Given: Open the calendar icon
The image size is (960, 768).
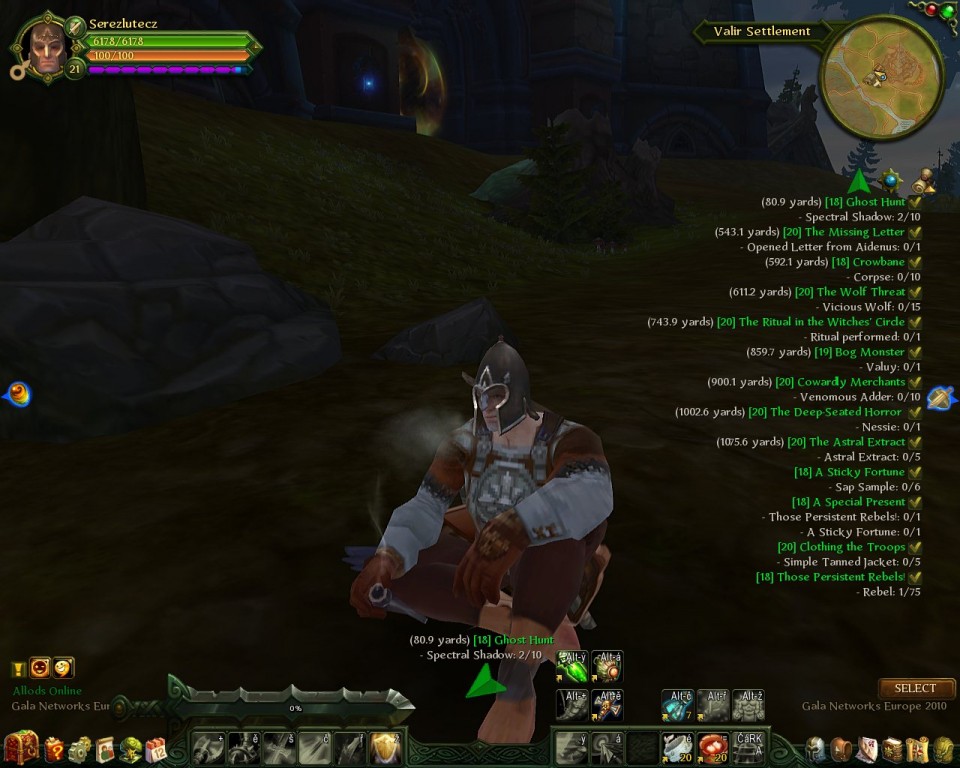Looking at the screenshot, I should (x=156, y=749).
